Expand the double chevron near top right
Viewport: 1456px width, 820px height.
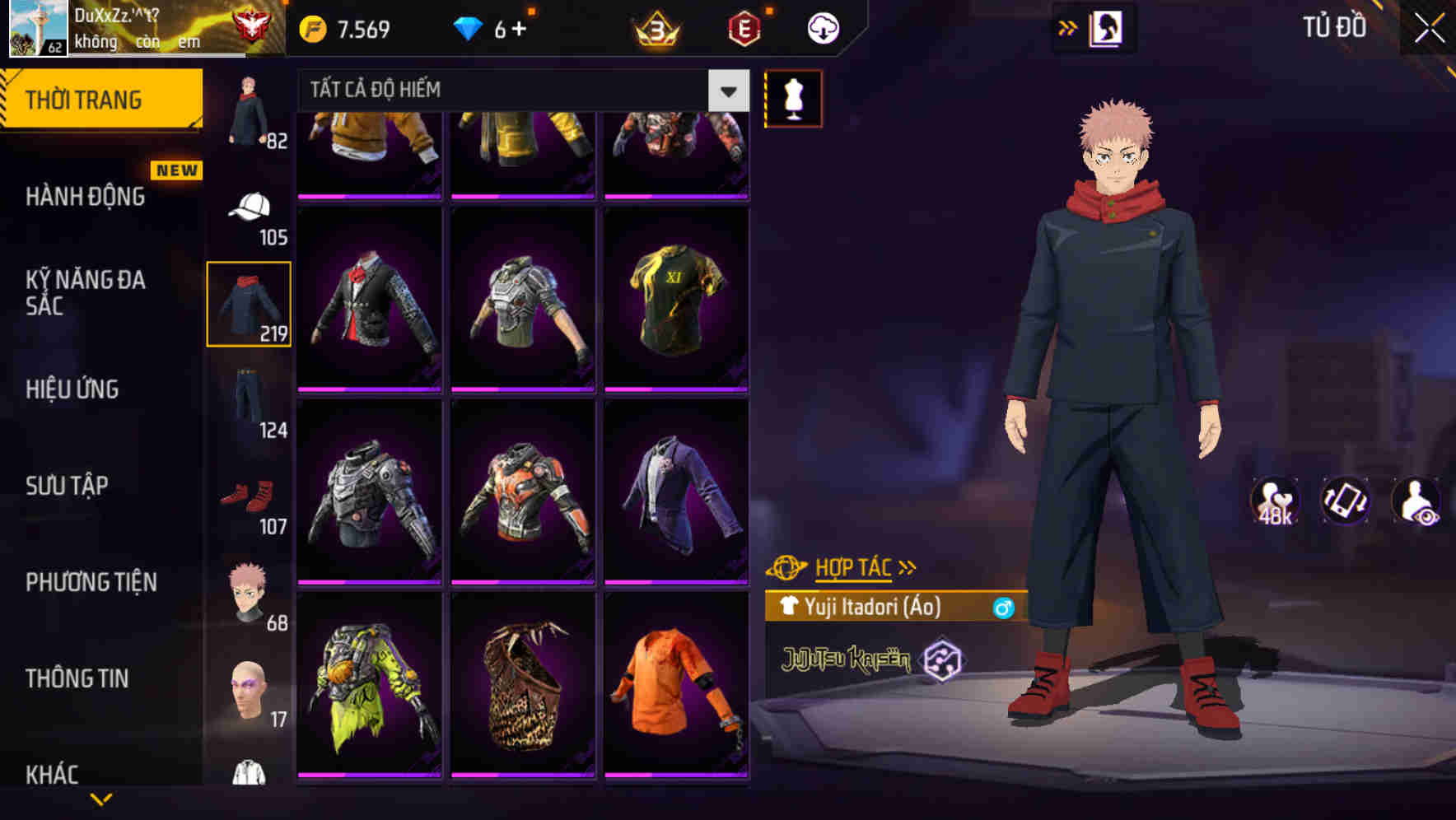[x=1068, y=26]
